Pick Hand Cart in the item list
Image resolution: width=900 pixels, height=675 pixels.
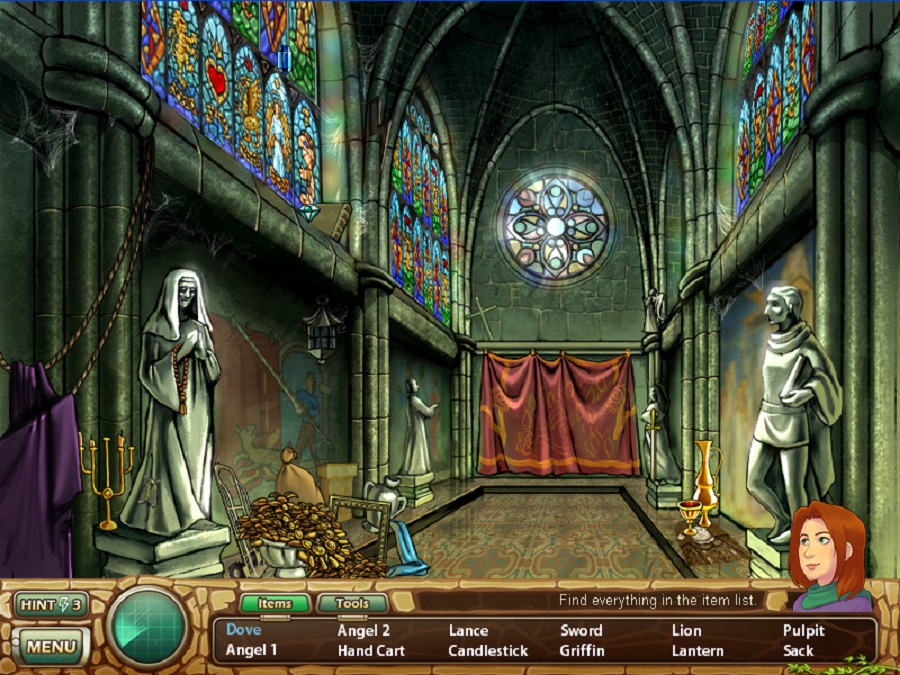pyautogui.click(x=371, y=650)
